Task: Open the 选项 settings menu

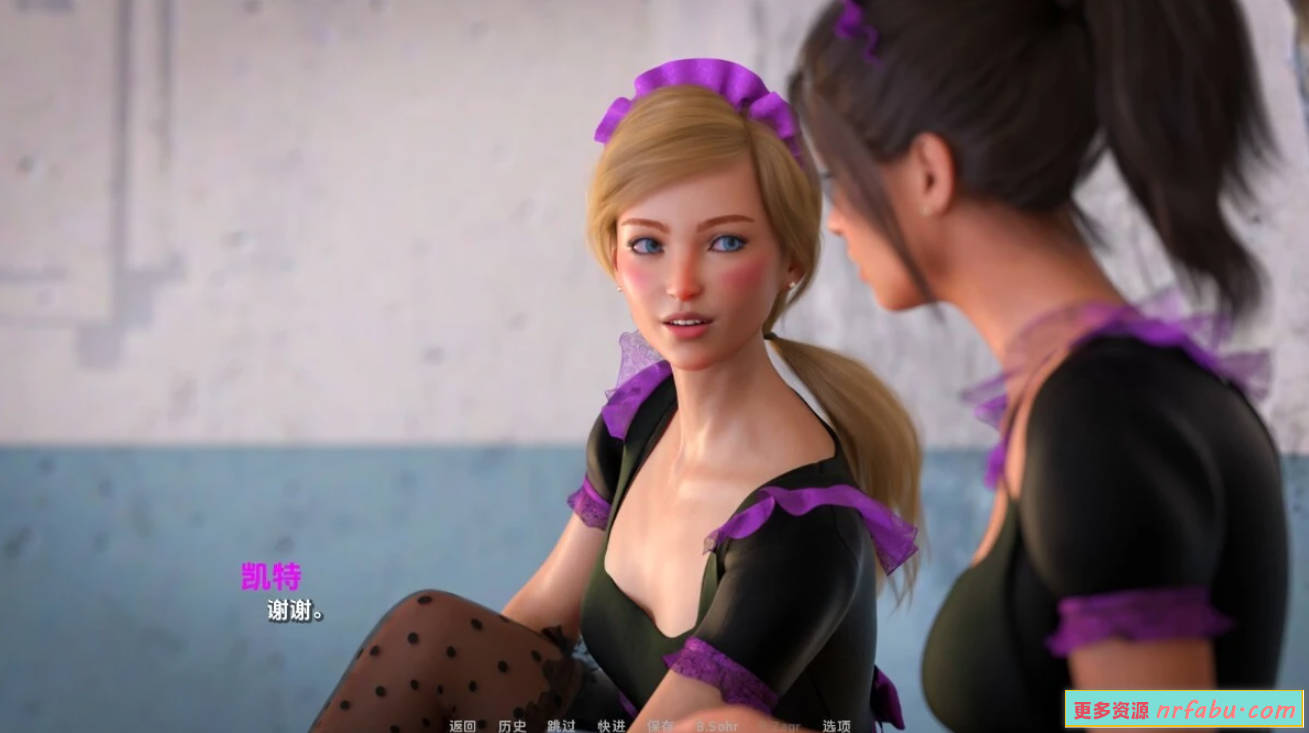Action: (x=837, y=726)
